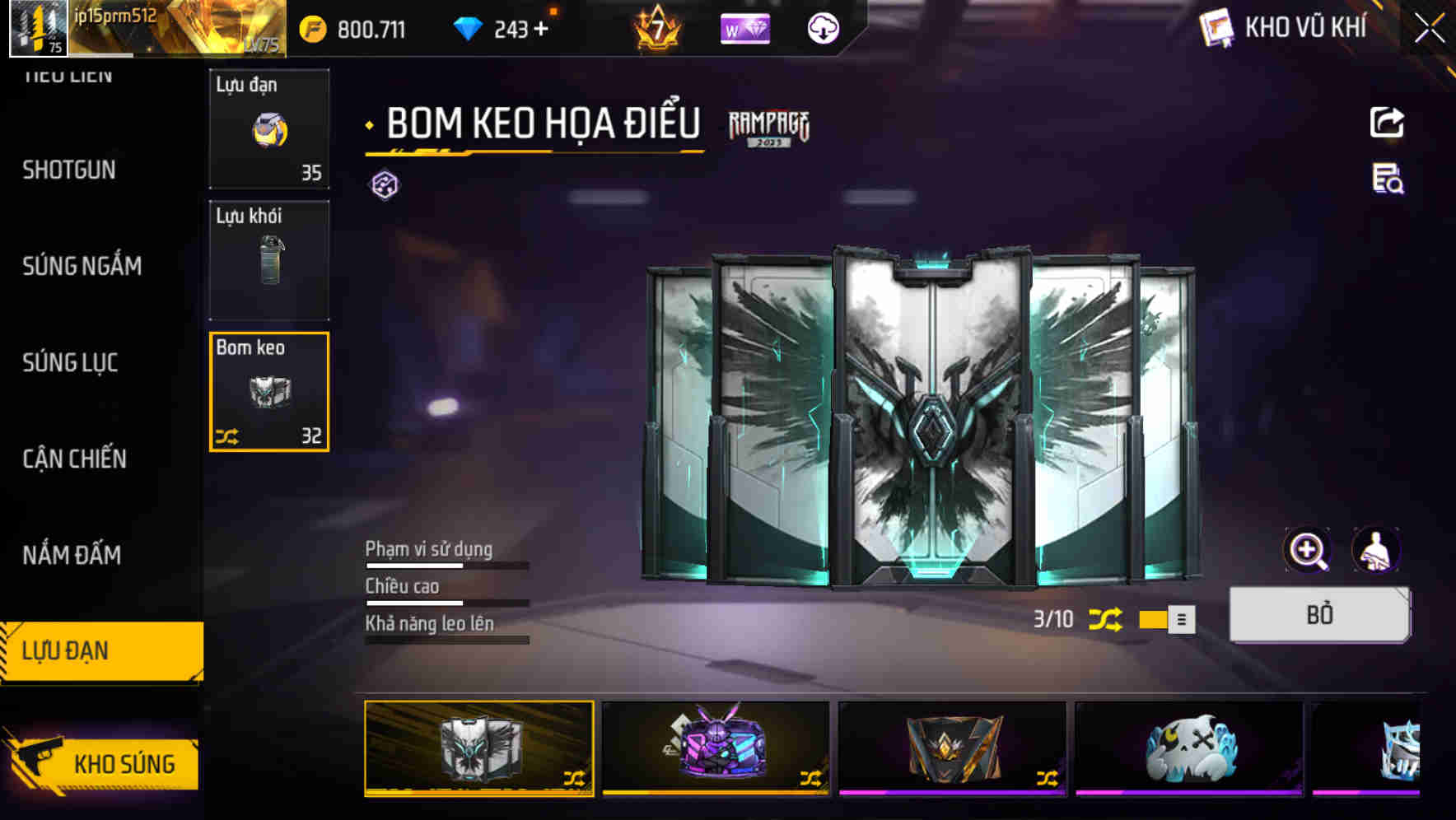Toggle shuffle on the Bom keo slot
This screenshot has width=1456, height=820.
(229, 436)
